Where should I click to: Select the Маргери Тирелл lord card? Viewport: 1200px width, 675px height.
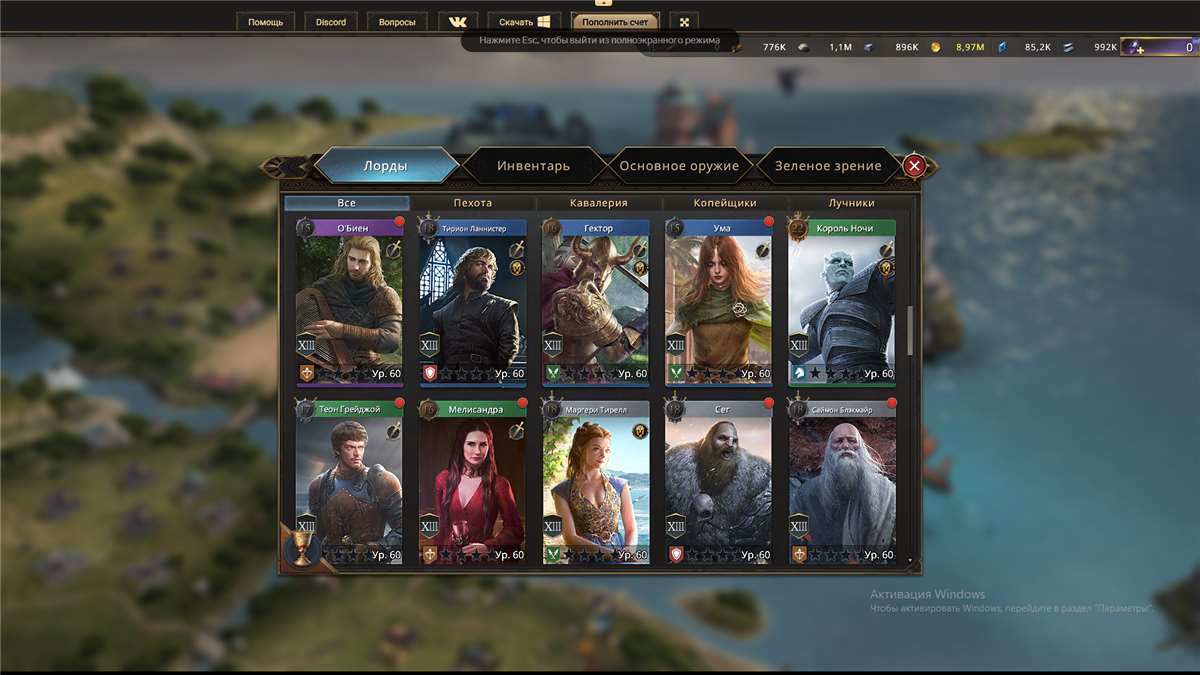click(596, 483)
